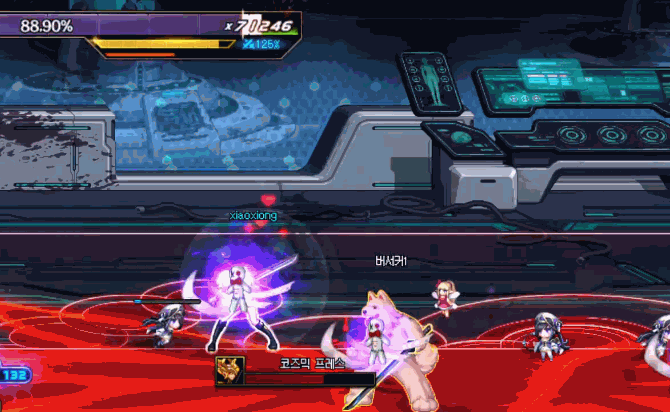670x412 pixels.
Task: Click the character portrait beside the 코즈믹 프레스 bar
Action: click(x=229, y=368)
